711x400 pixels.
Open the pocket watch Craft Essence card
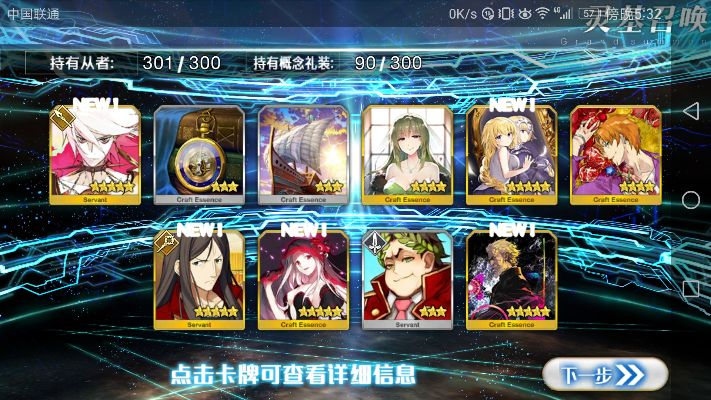199,153
